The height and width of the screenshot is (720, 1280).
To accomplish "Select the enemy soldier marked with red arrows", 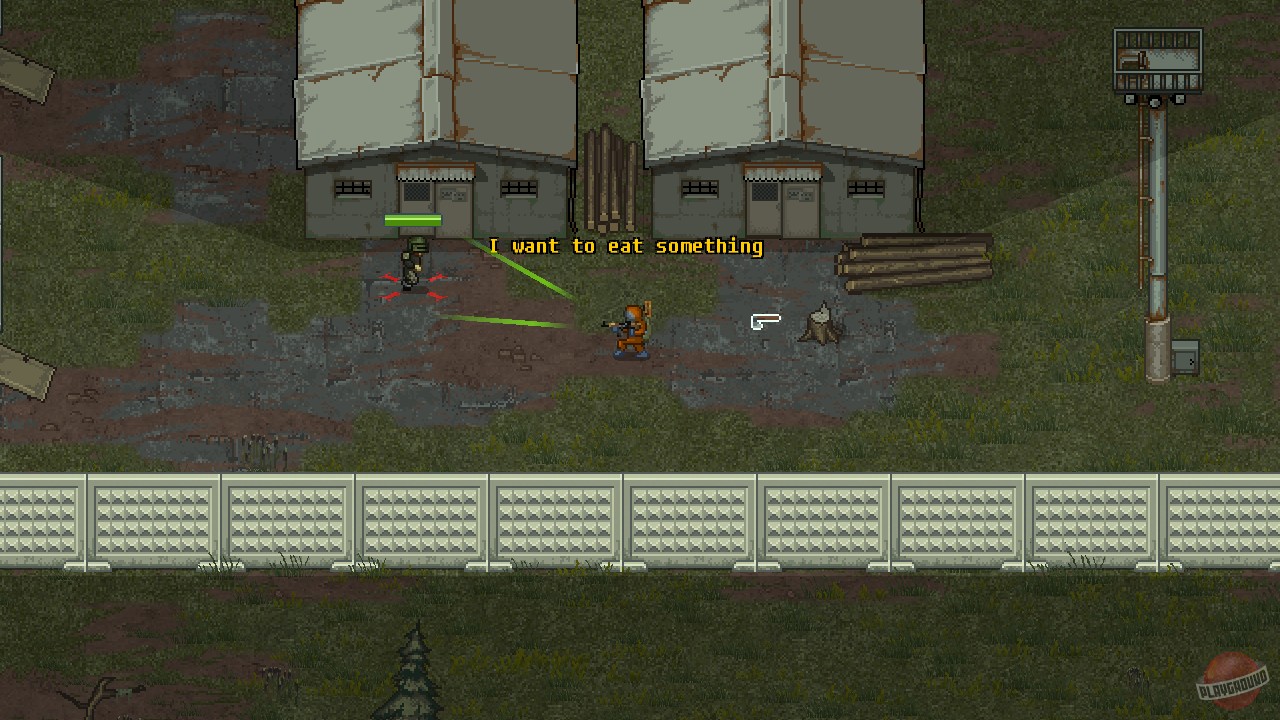I will 412,268.
